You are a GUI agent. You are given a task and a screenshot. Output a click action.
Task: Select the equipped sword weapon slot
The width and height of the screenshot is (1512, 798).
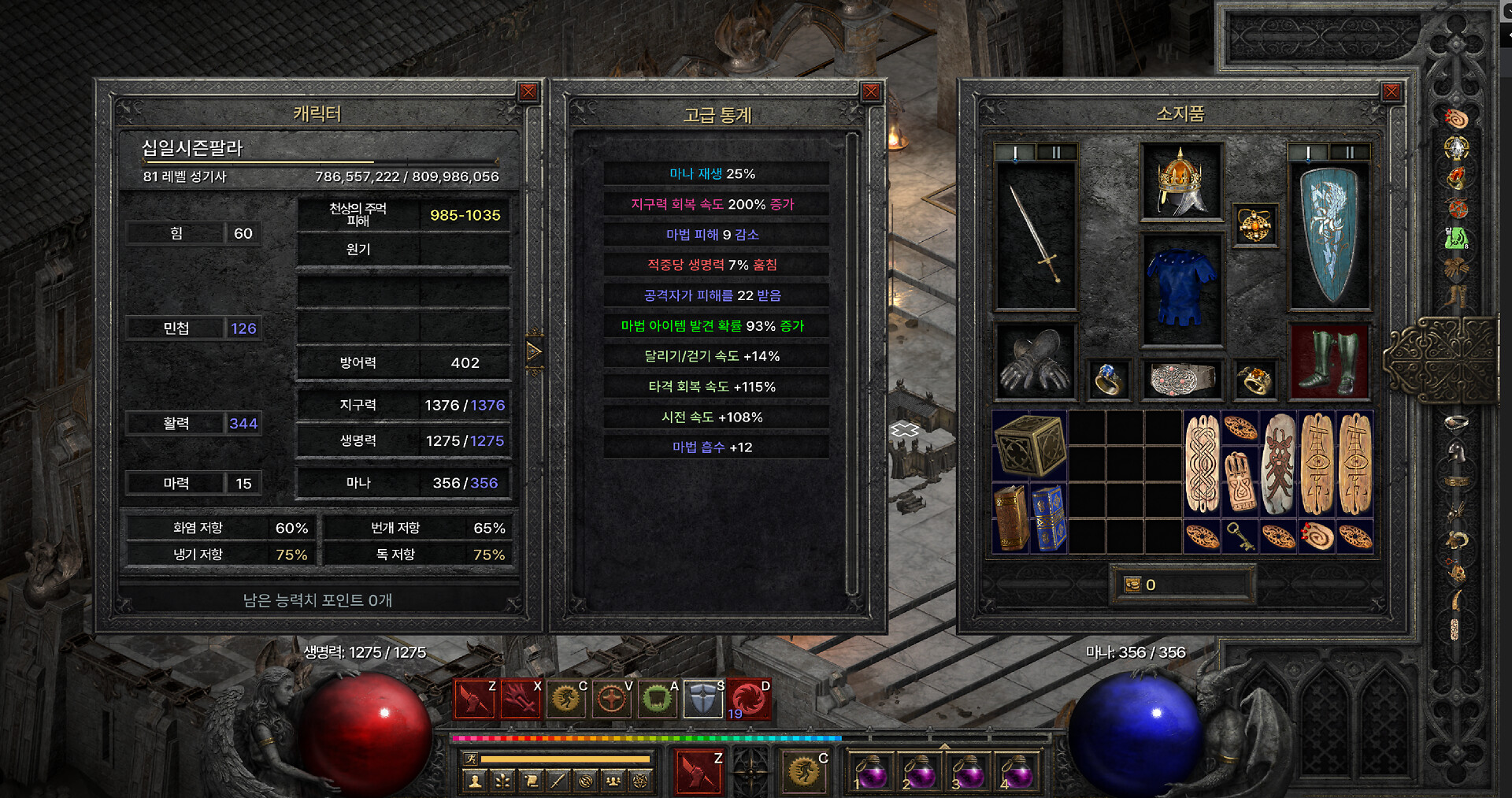click(x=1036, y=235)
